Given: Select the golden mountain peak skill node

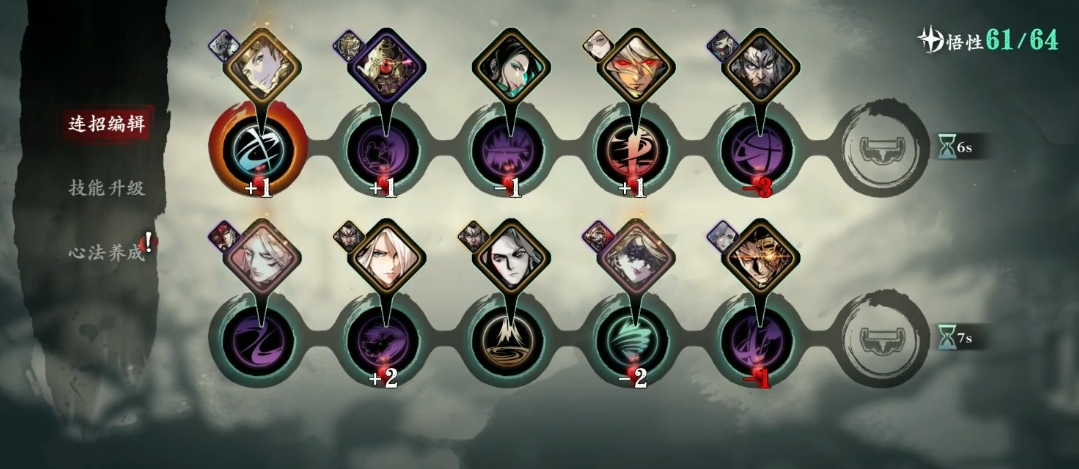Looking at the screenshot, I should (507, 339).
